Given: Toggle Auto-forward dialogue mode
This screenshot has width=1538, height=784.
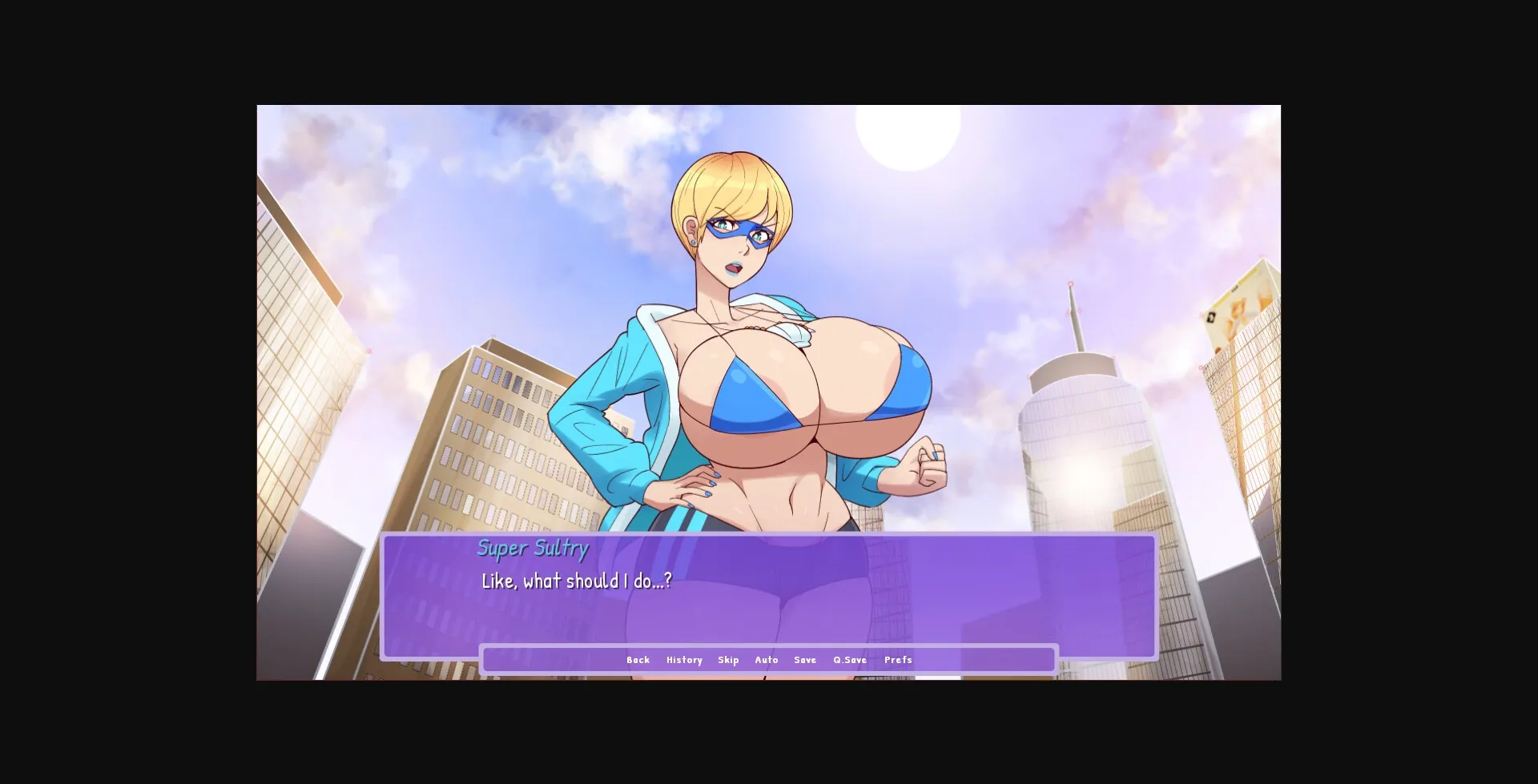Looking at the screenshot, I should point(767,659).
